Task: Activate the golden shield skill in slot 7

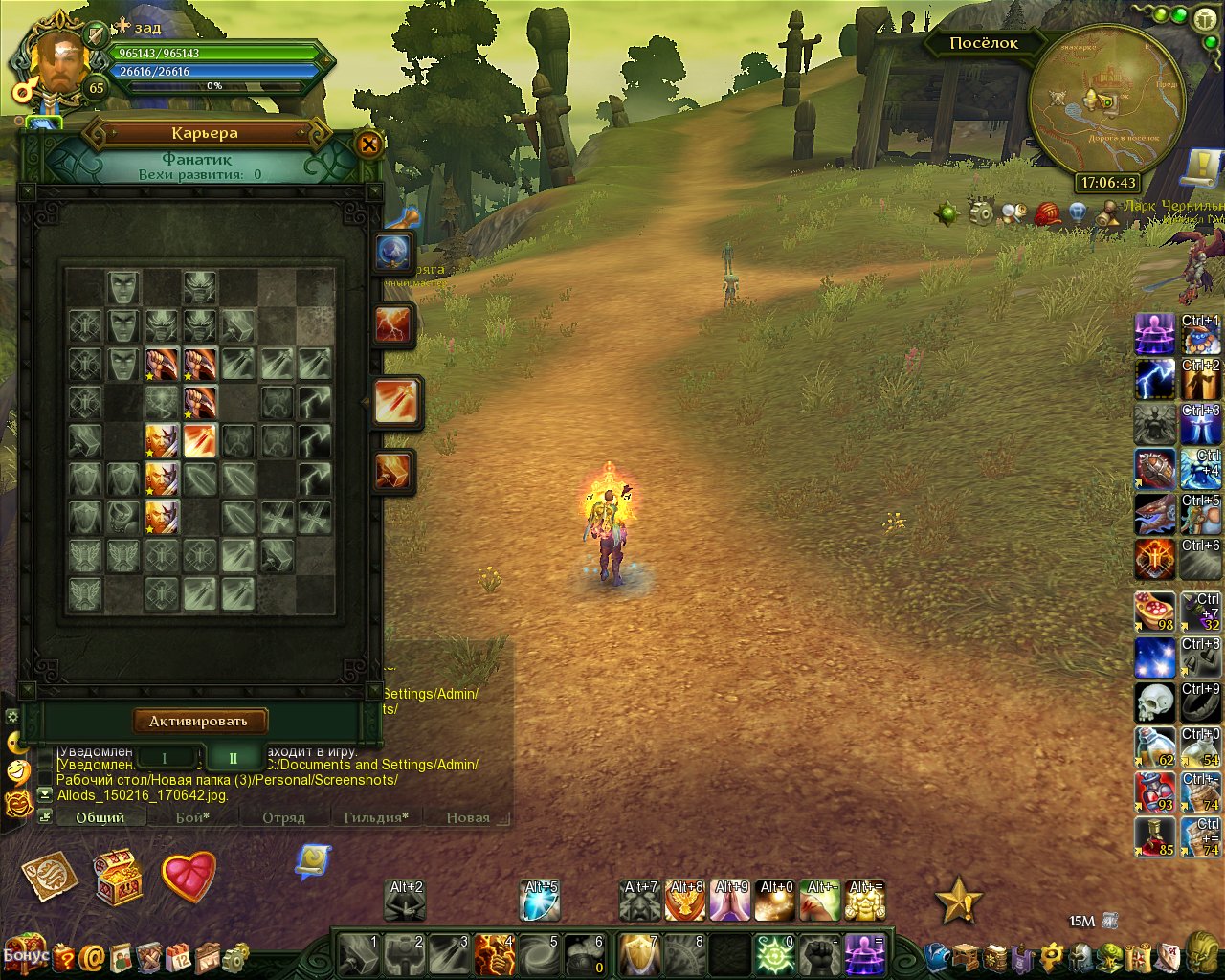Action: pyautogui.click(x=638, y=954)
